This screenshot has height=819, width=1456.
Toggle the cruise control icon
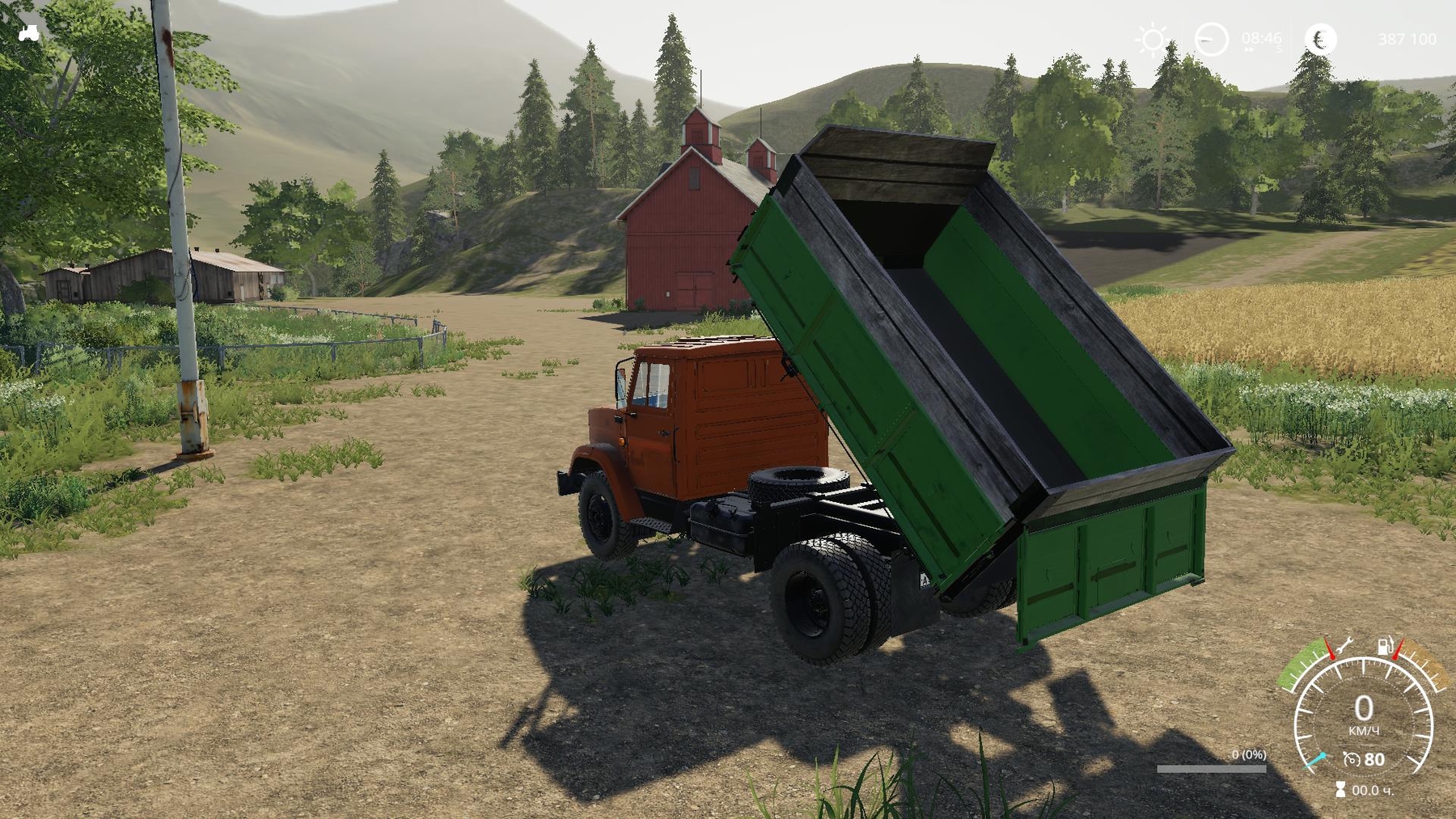point(1352,759)
